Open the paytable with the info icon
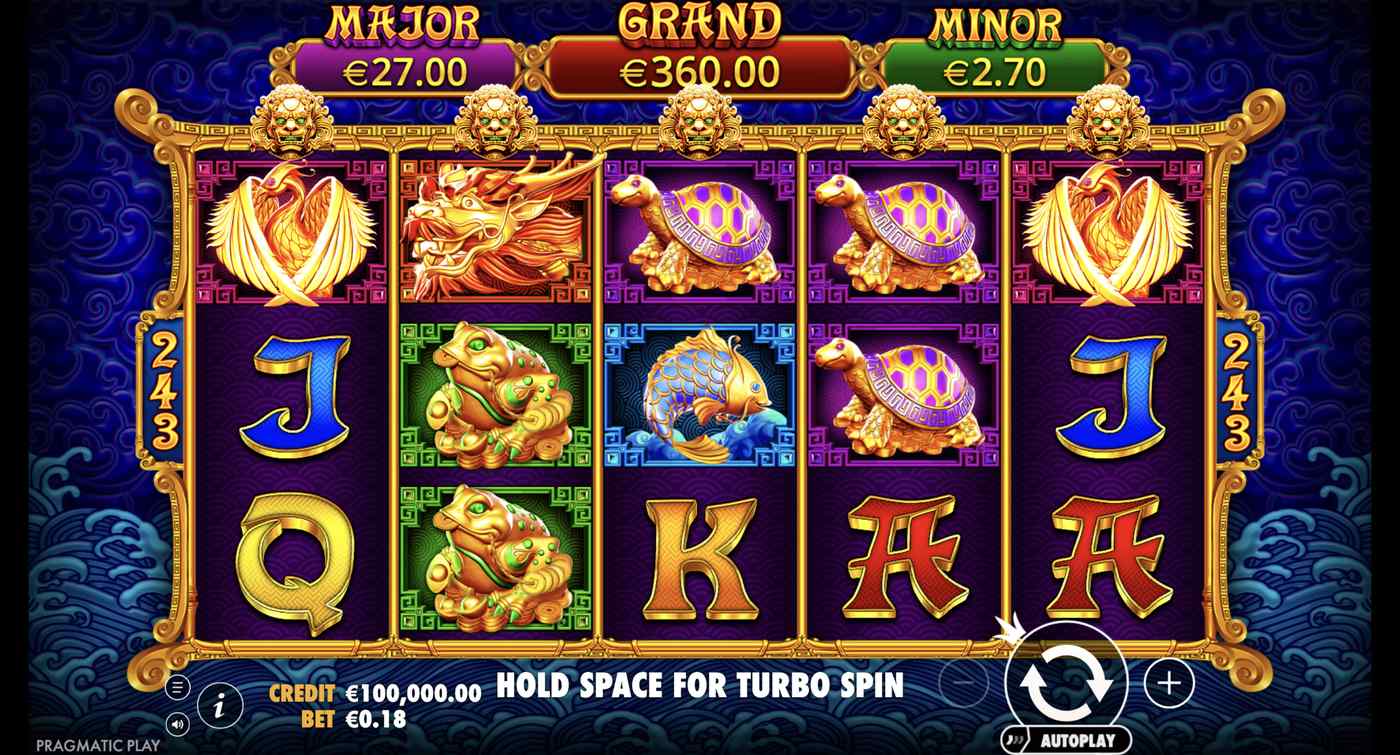 pos(218,704)
